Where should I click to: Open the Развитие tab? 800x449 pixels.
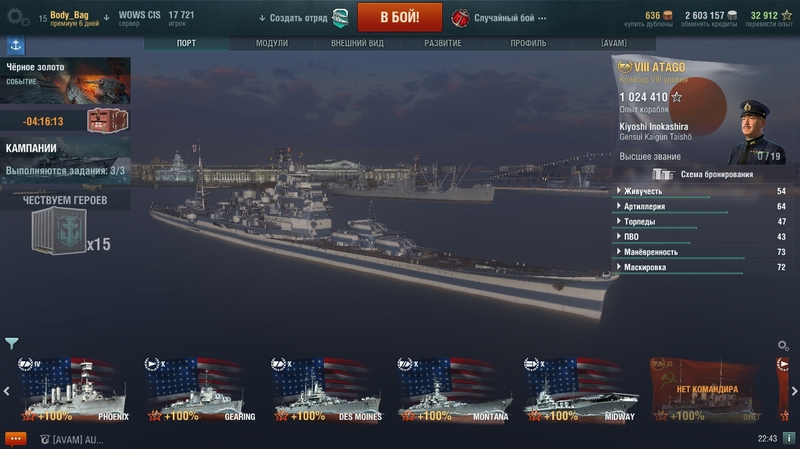click(x=443, y=44)
